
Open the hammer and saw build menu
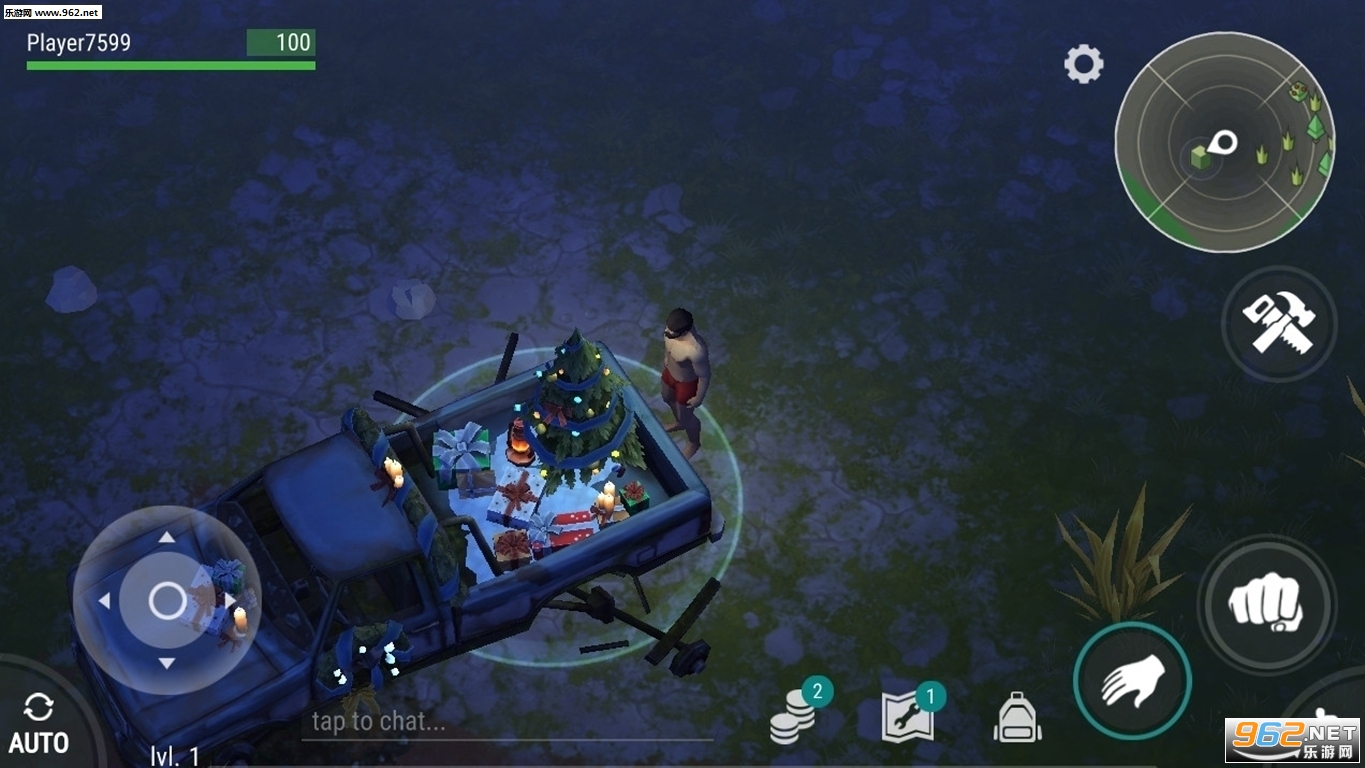click(1279, 323)
